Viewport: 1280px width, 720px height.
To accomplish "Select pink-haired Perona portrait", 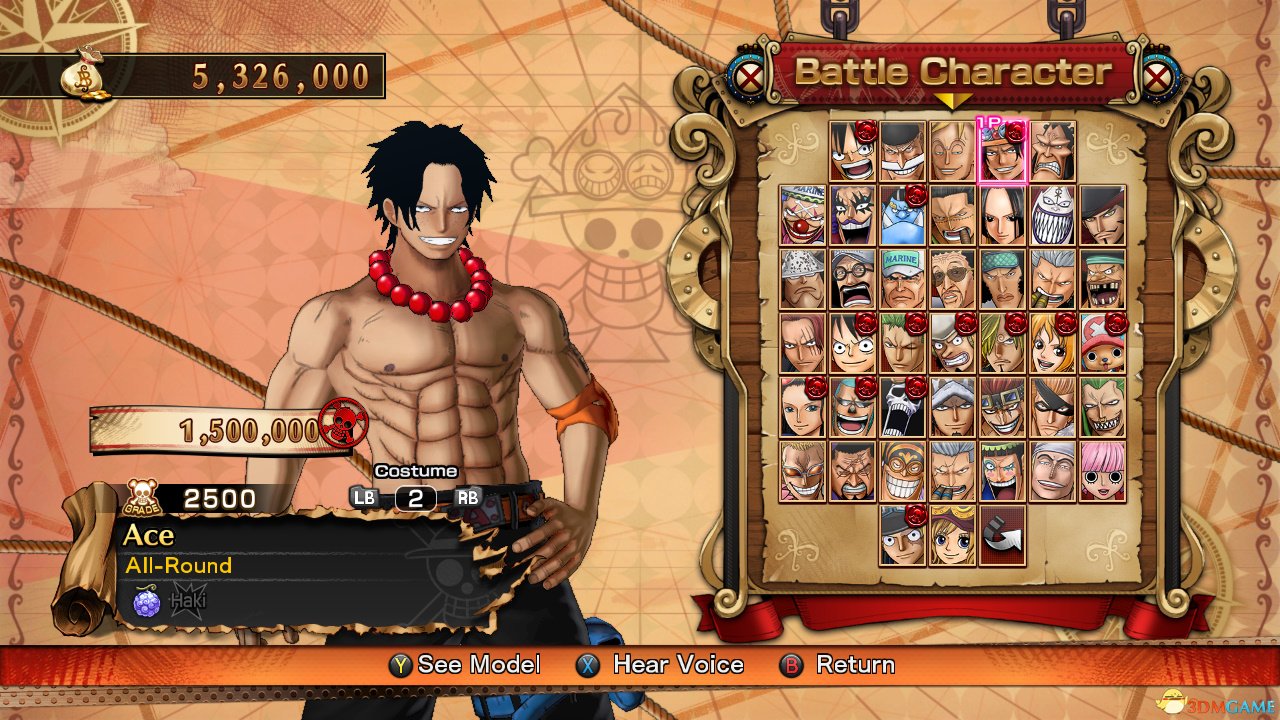I will coord(1103,470).
